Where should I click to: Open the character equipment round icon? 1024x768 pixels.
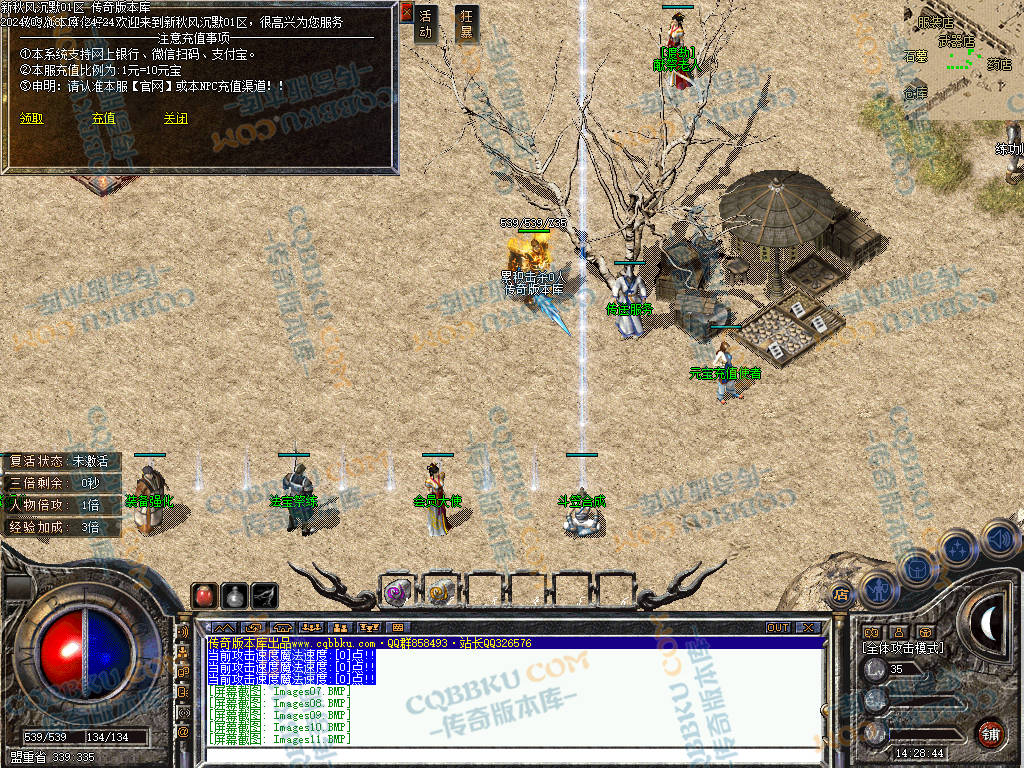coord(877,588)
